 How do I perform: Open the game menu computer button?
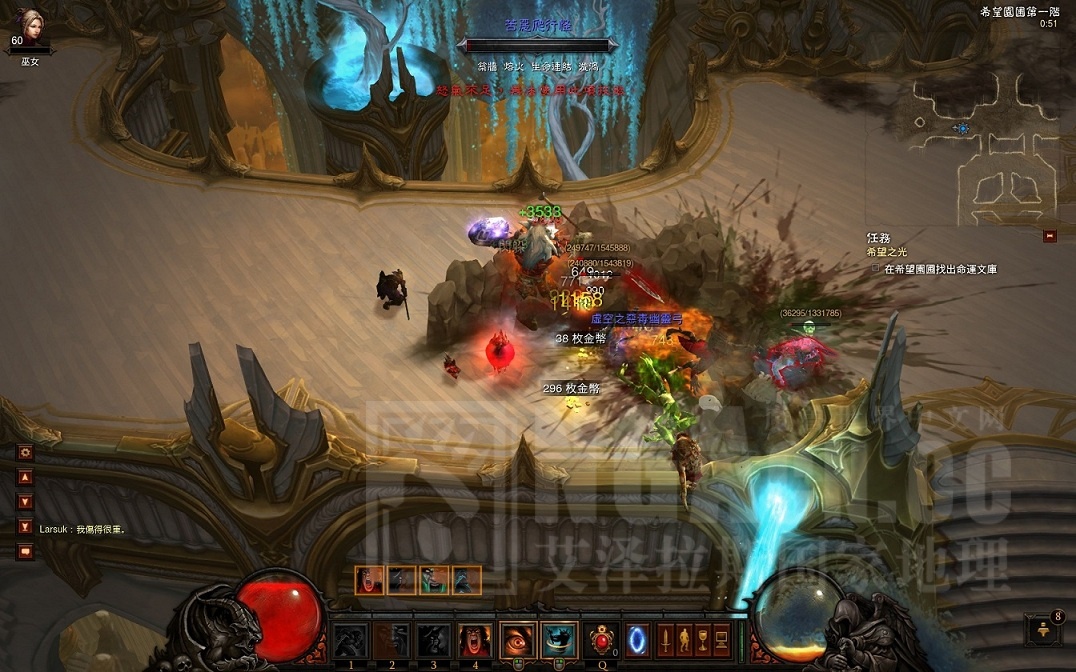pos(722,638)
